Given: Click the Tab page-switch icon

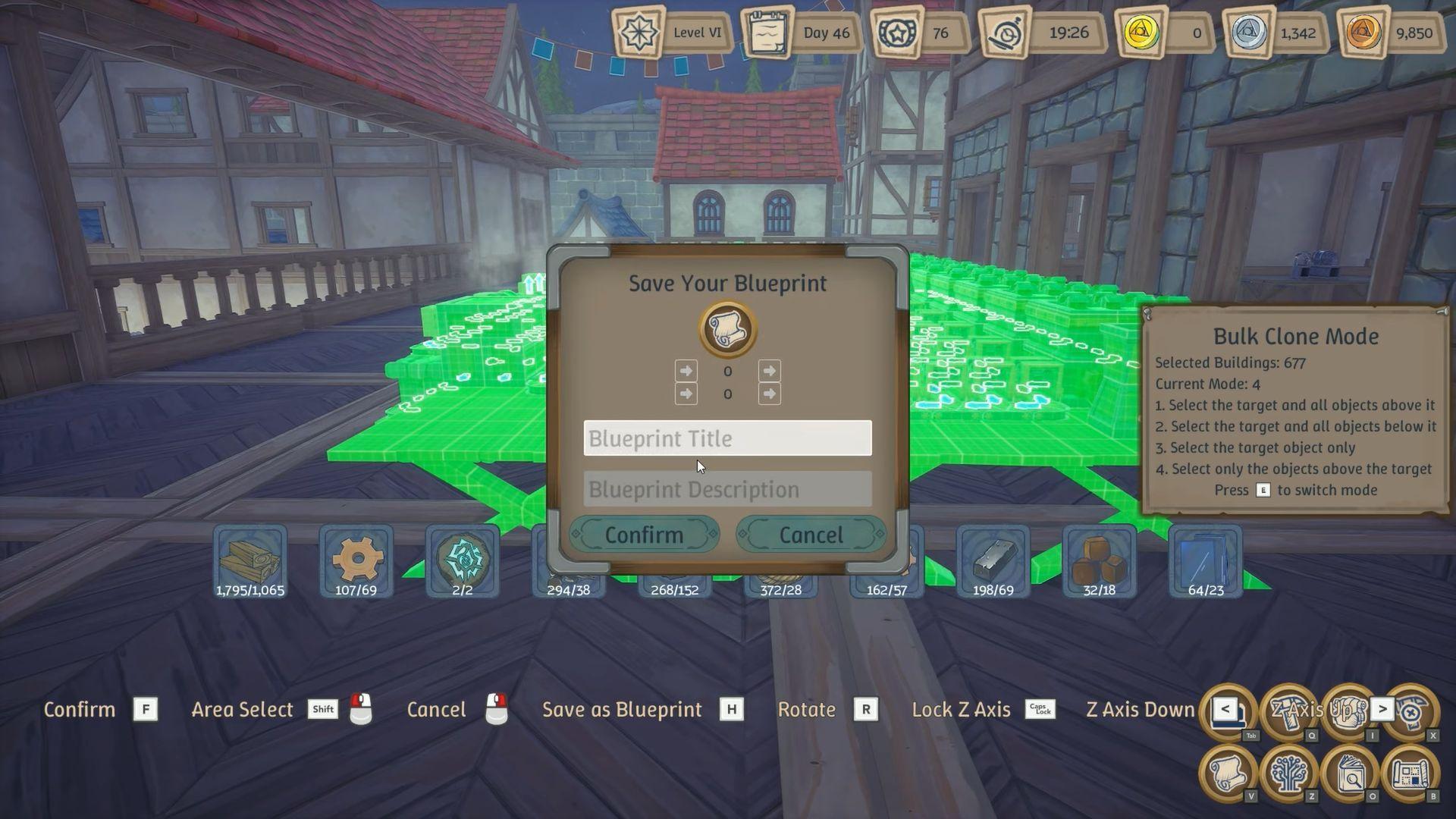Looking at the screenshot, I should 1227,711.
